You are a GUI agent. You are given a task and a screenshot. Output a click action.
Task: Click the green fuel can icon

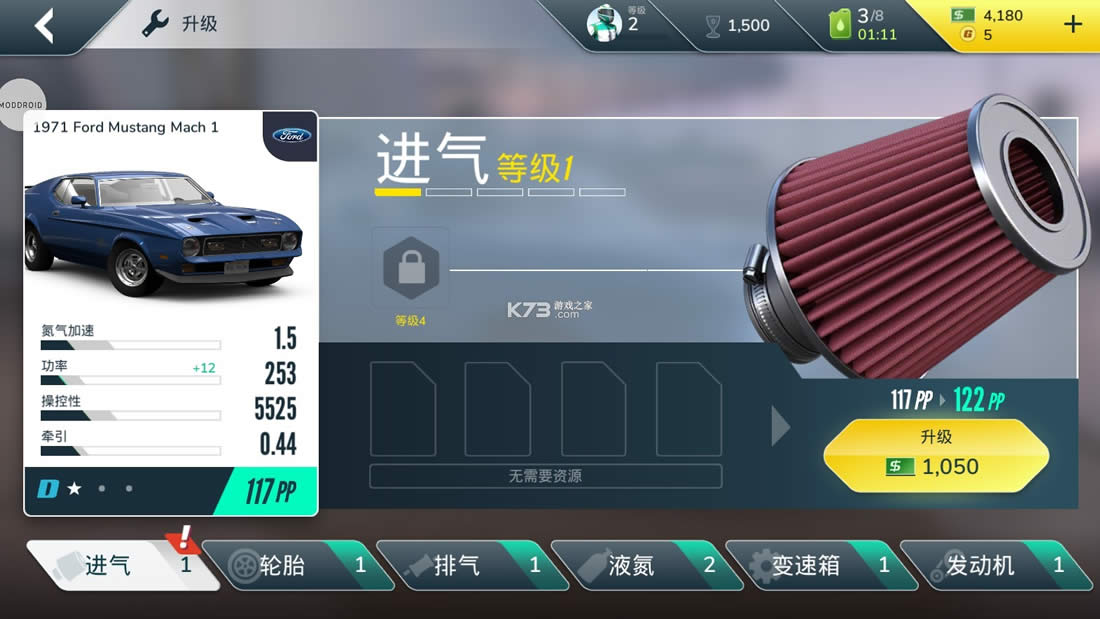point(840,25)
